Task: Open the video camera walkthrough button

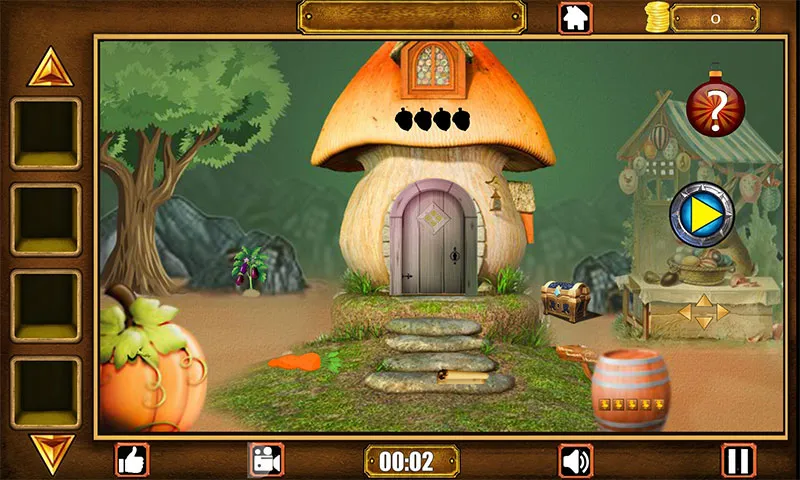Action: 266,460
